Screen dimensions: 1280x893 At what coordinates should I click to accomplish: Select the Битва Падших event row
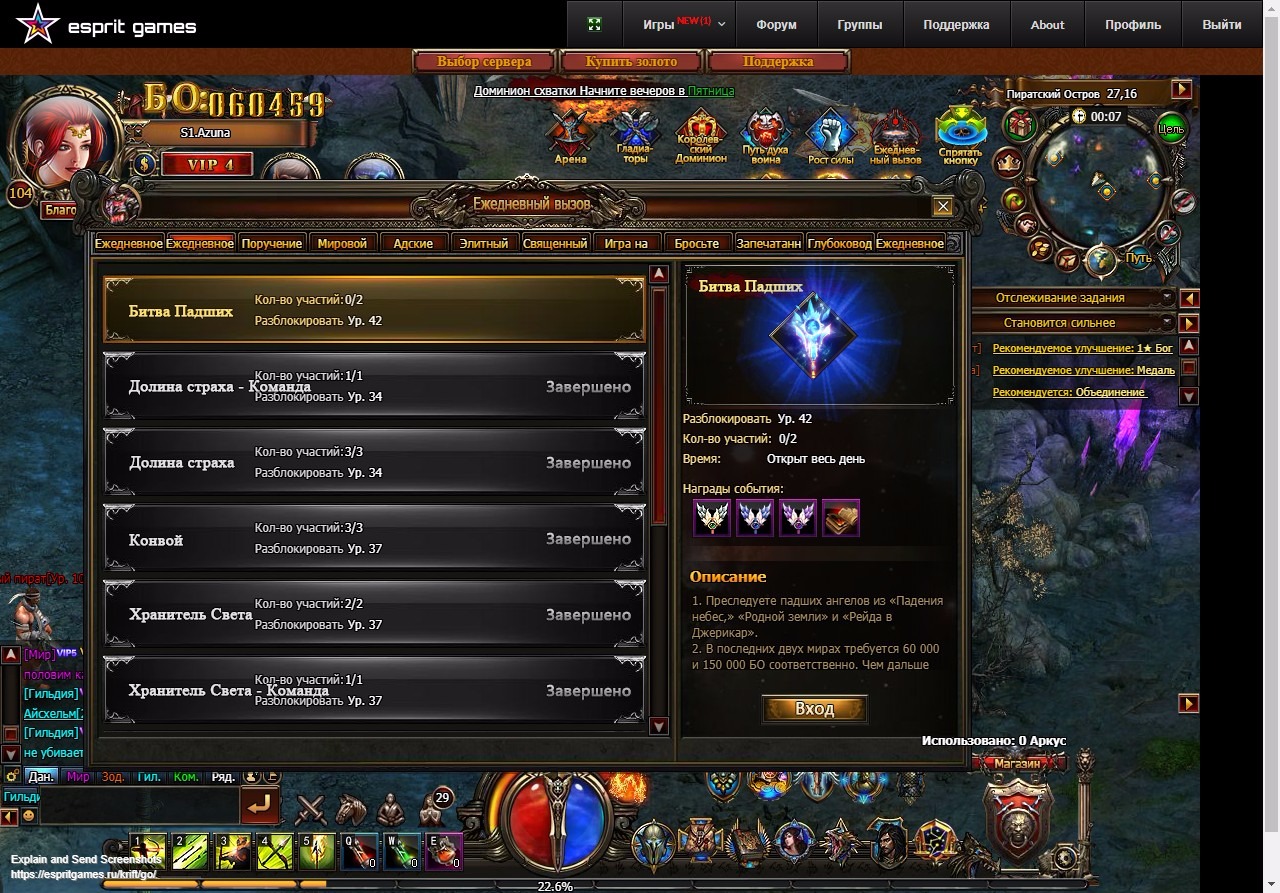click(374, 311)
